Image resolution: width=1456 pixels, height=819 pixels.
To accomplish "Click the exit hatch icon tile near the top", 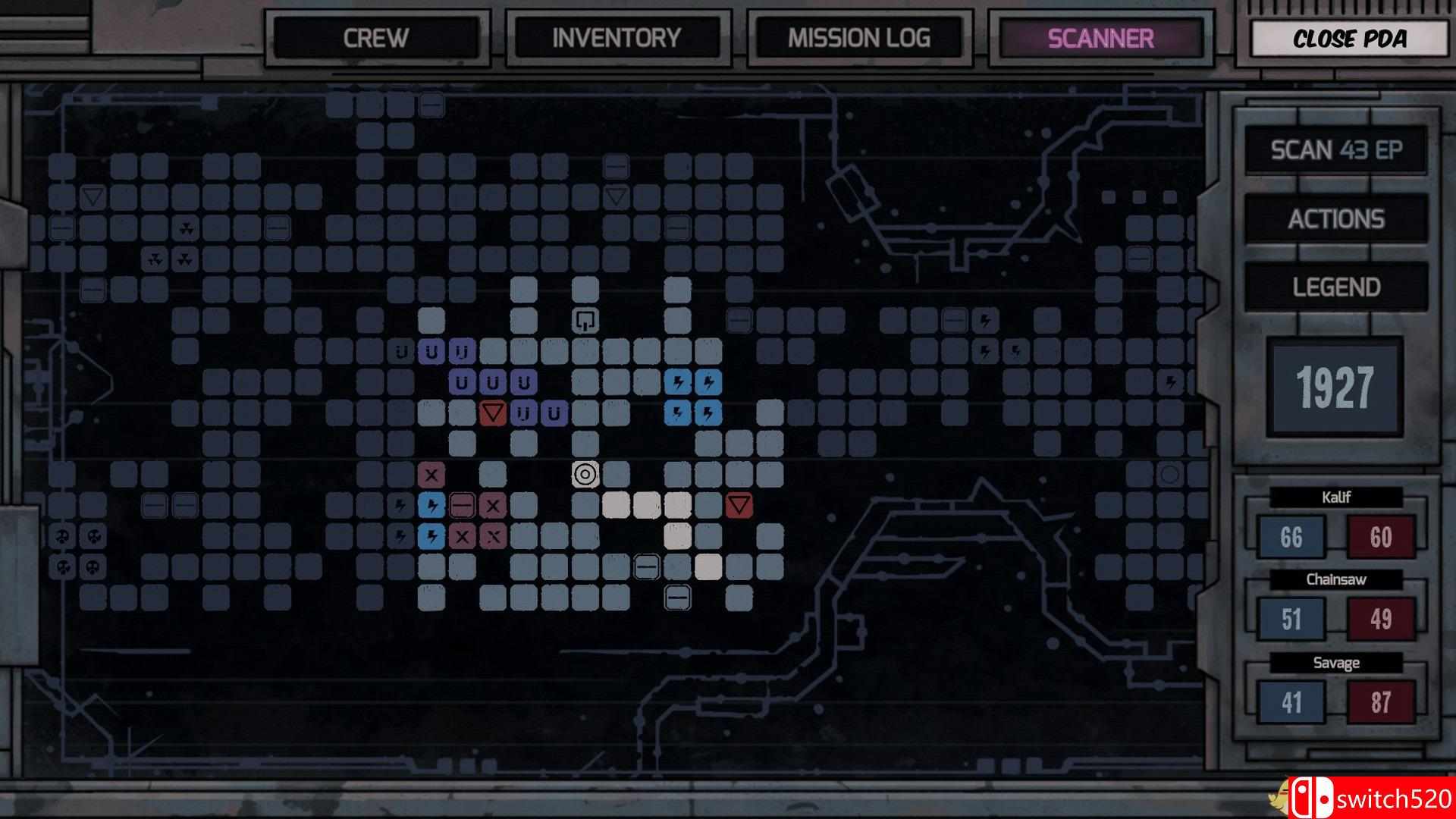I will [584, 319].
